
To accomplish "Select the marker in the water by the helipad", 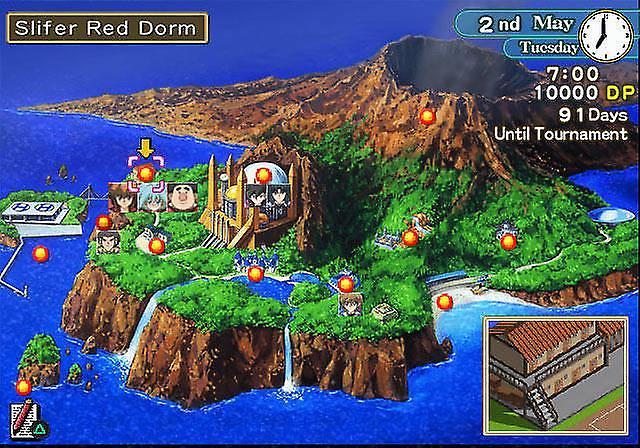I will (41, 254).
